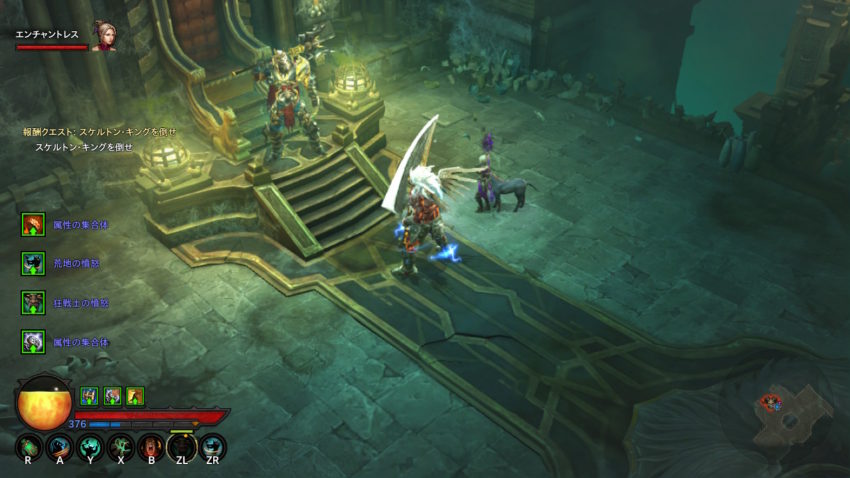Activate the skill in the ZR slot
The width and height of the screenshot is (850, 478).
(212, 446)
